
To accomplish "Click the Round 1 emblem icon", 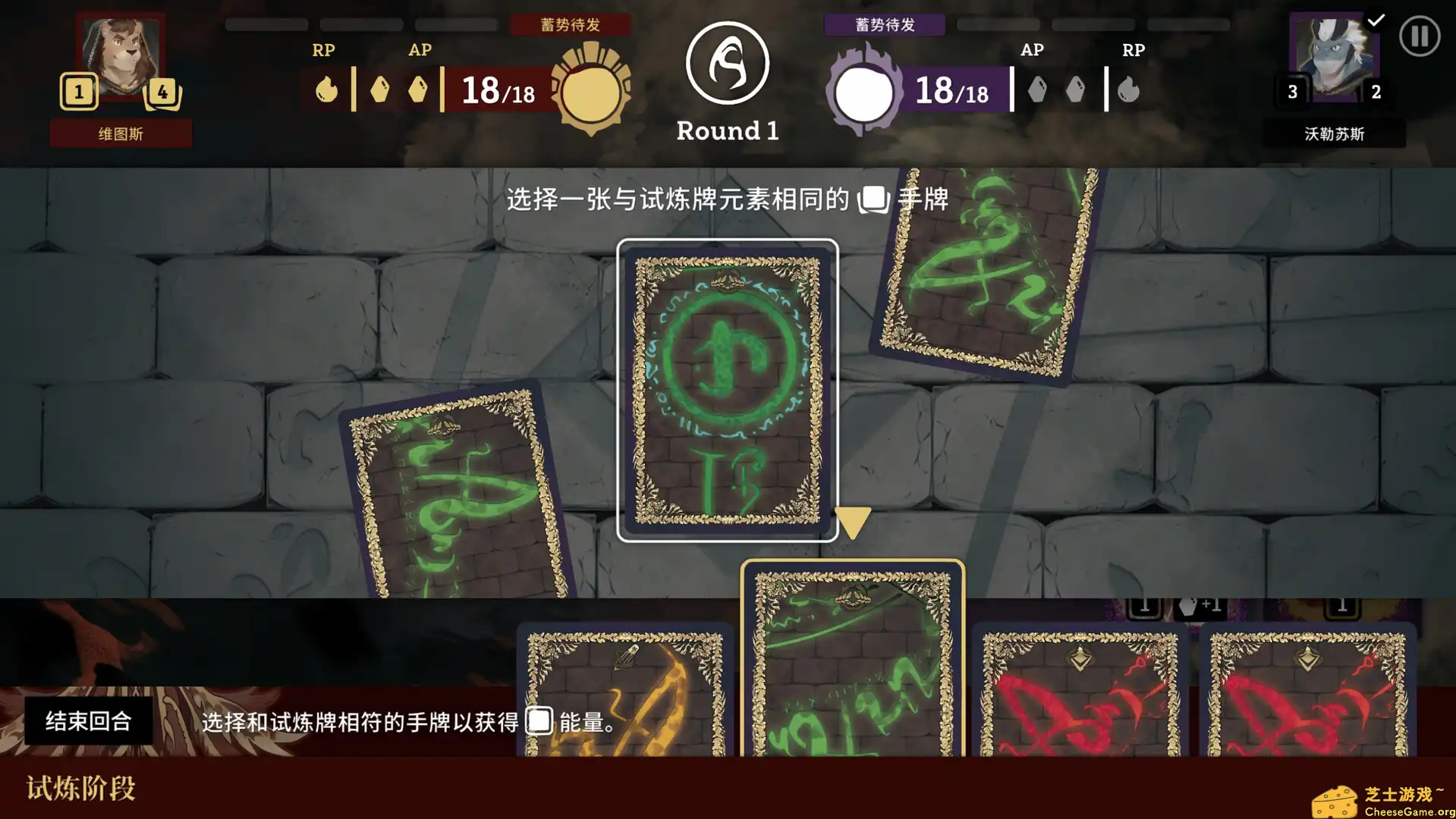I will pos(726,63).
